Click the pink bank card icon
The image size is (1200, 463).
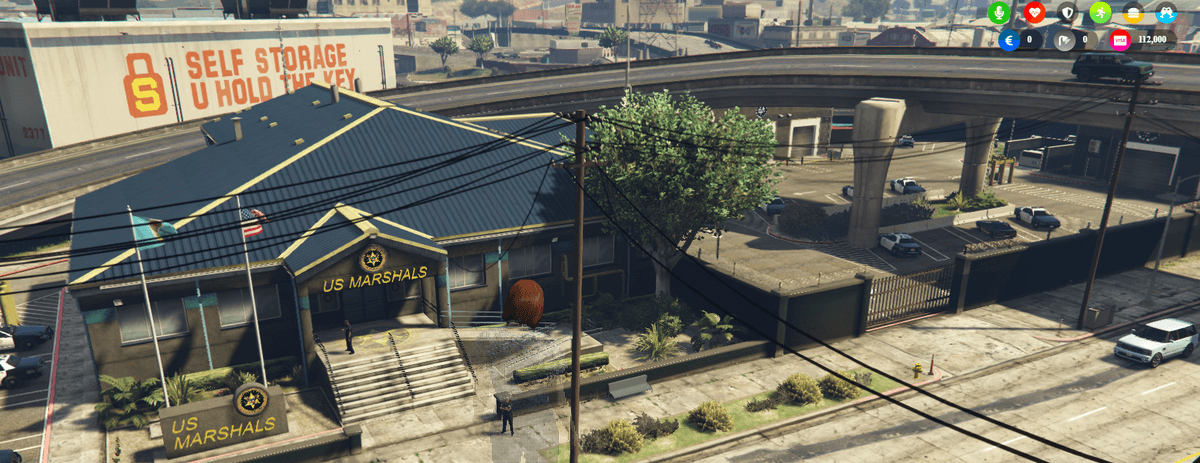tap(1119, 40)
